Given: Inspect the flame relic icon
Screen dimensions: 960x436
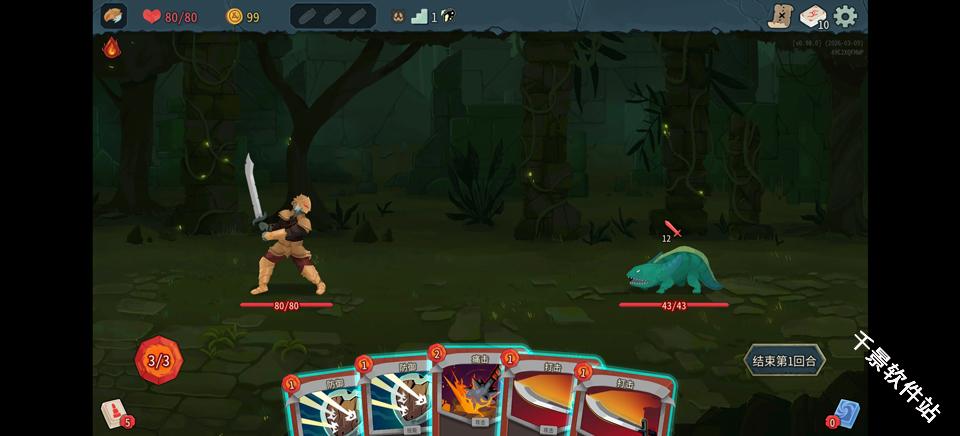Looking at the screenshot, I should [x=112, y=47].
